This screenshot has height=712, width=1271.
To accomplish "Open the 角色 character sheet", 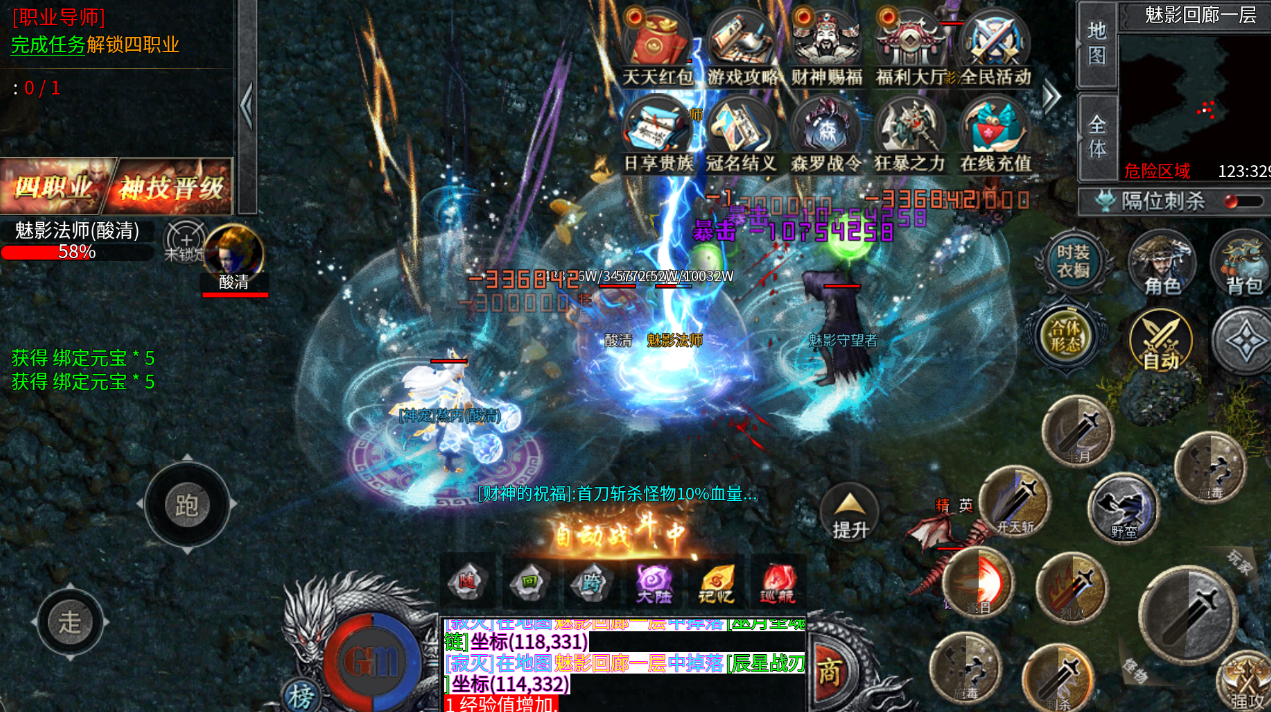I will pyautogui.click(x=1162, y=263).
